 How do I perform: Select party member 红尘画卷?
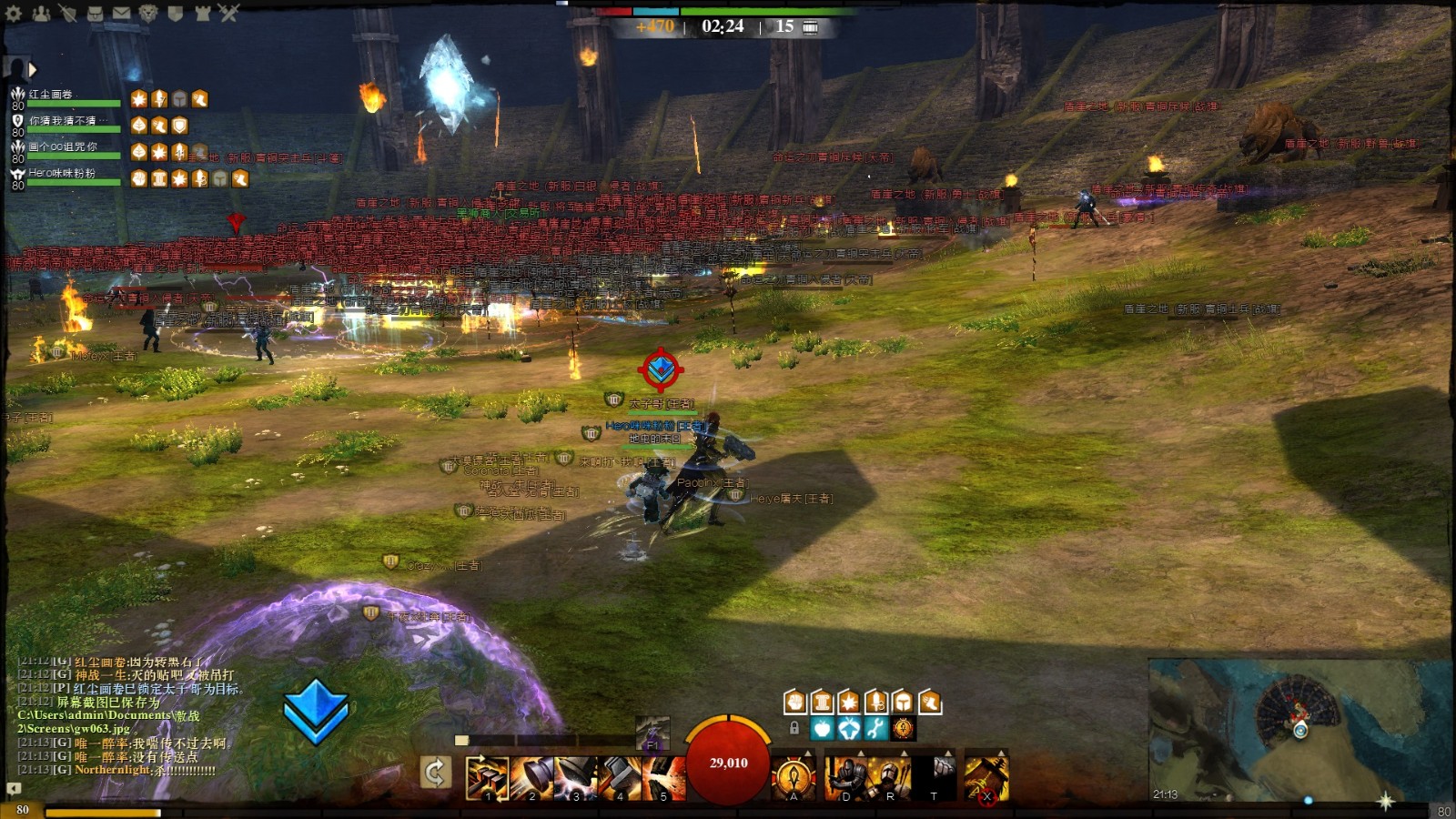point(64,96)
